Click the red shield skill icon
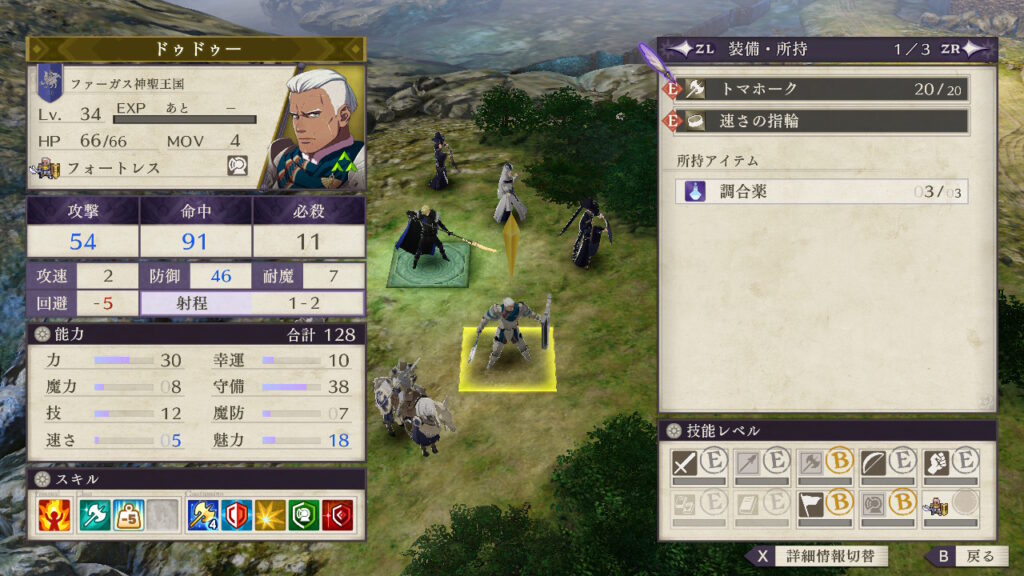This screenshot has width=1024, height=576. (338, 515)
